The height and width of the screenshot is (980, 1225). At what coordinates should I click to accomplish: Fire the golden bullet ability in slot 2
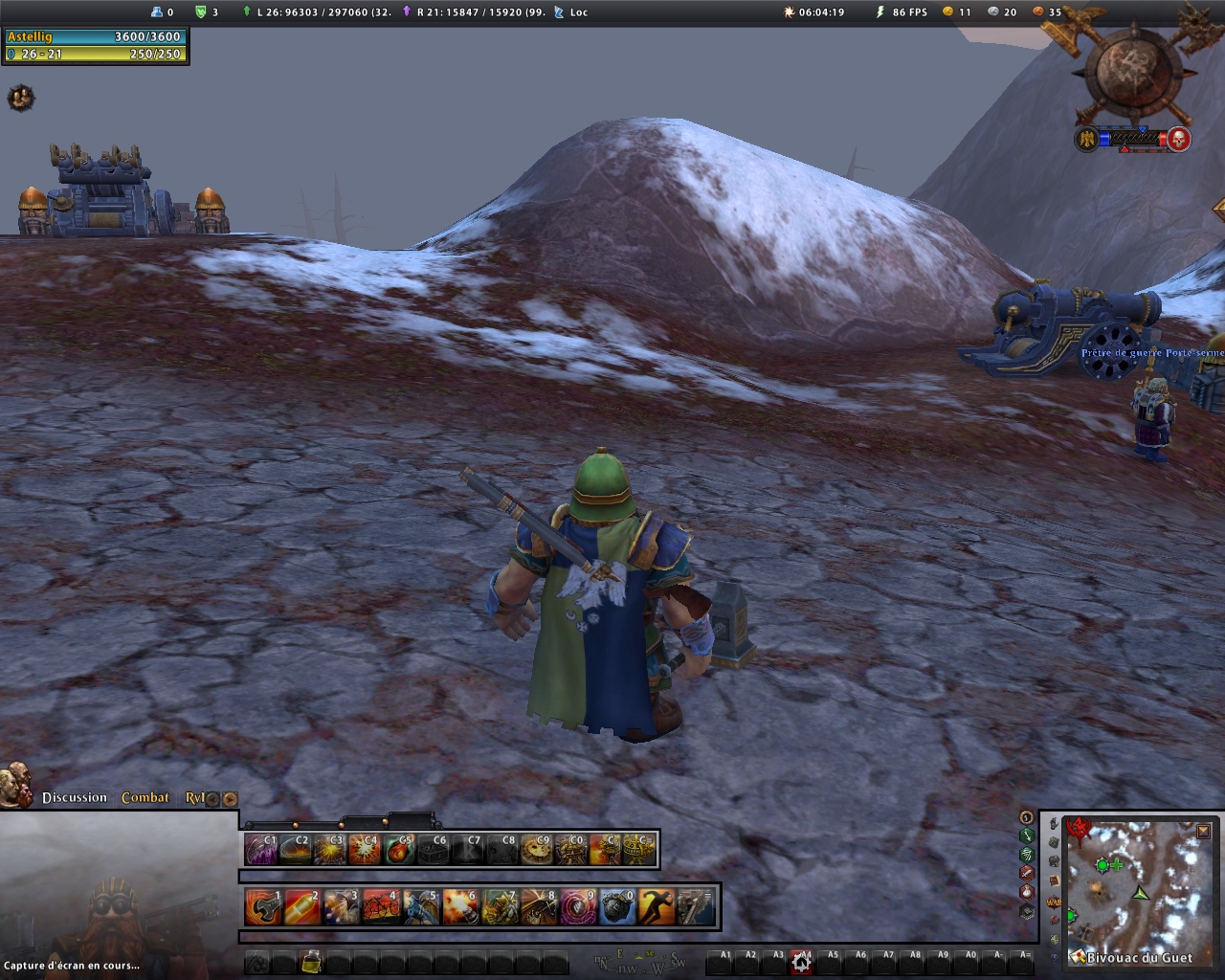click(301, 907)
